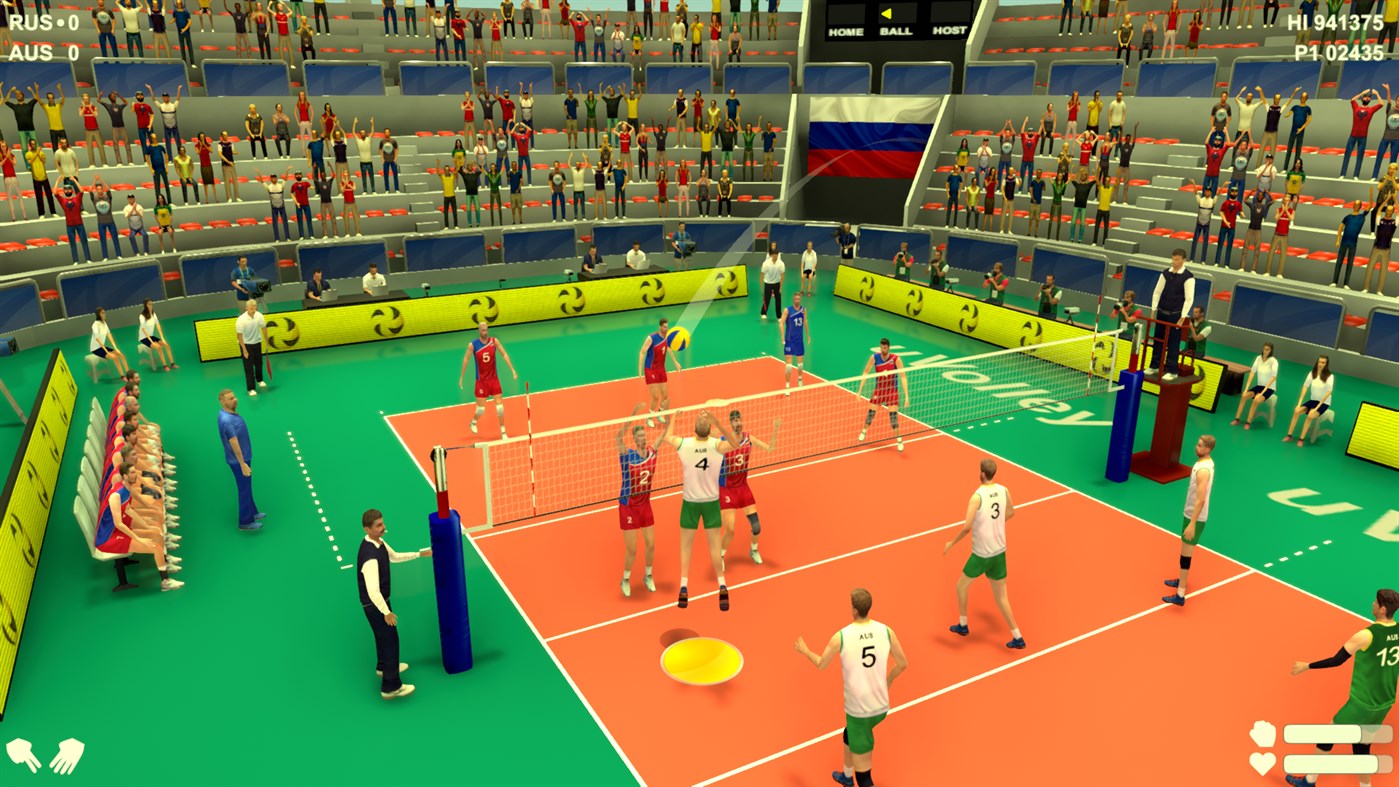Select the HOST panel on the scoreboard
Viewport: 1399px width, 787px height.
point(951,20)
